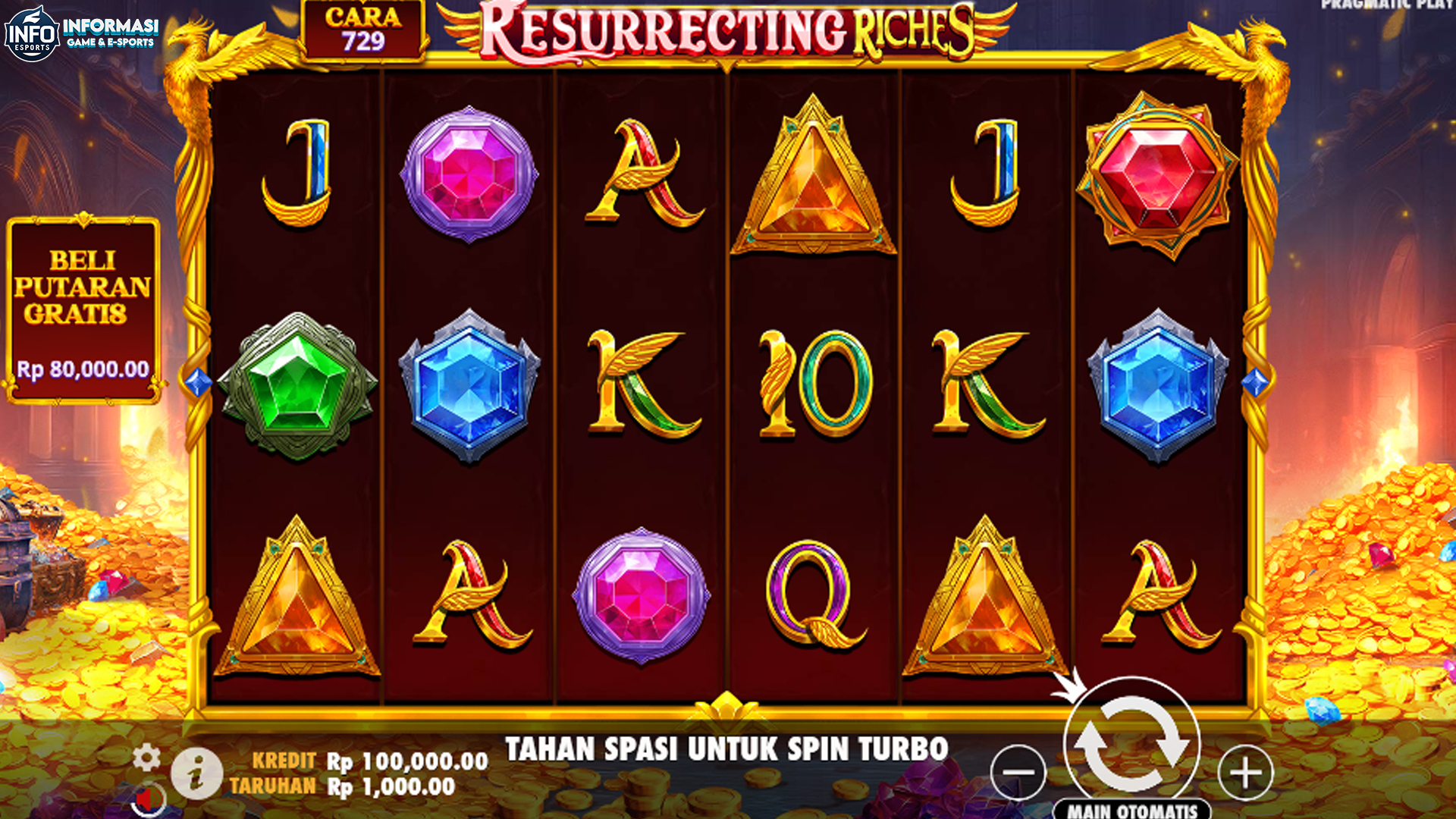Viewport: 1456px width, 819px height.
Task: Buy free spins for Rp 80,000.00
Action: click(83, 303)
